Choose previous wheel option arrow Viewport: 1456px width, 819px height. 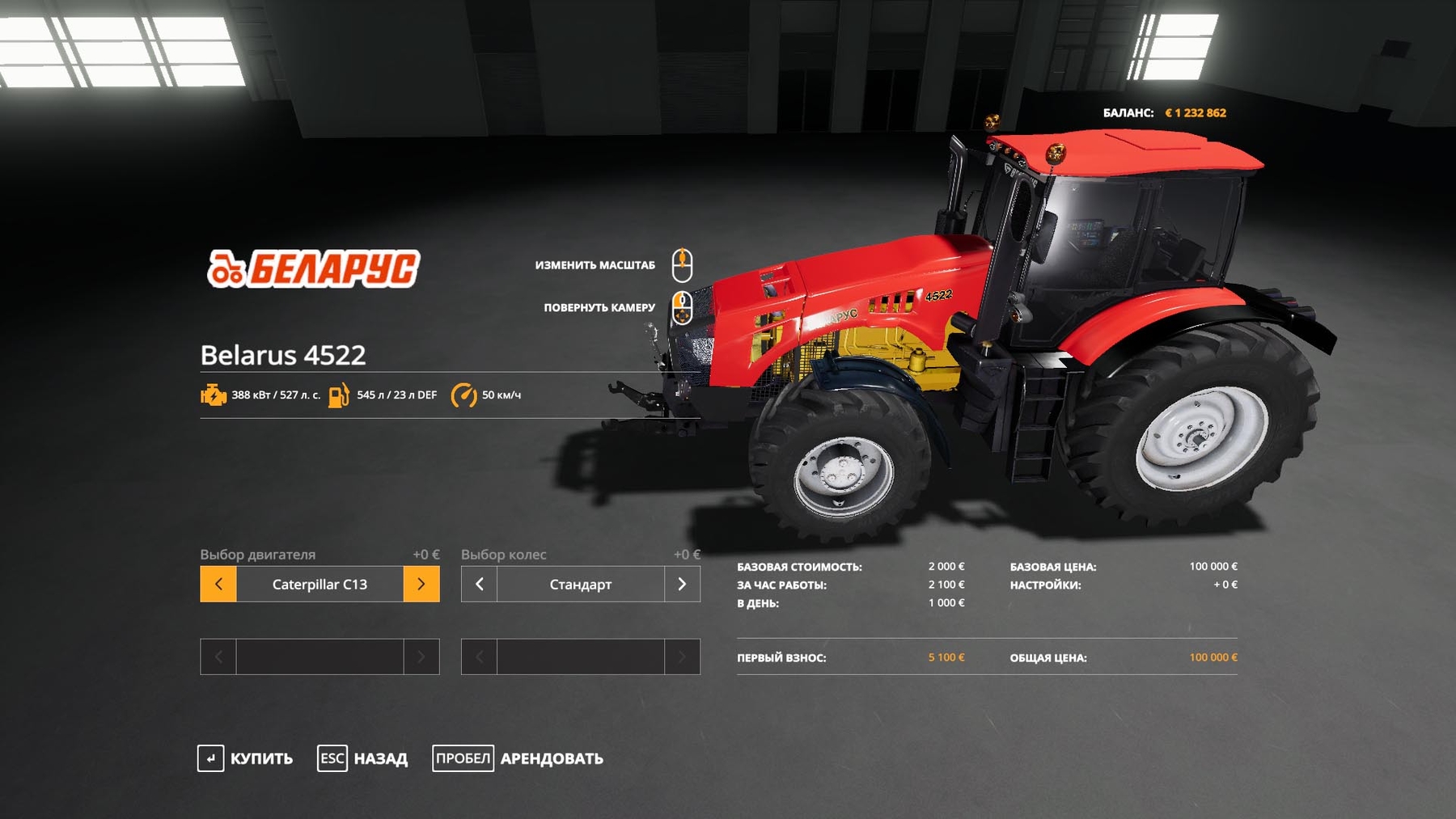click(x=480, y=584)
